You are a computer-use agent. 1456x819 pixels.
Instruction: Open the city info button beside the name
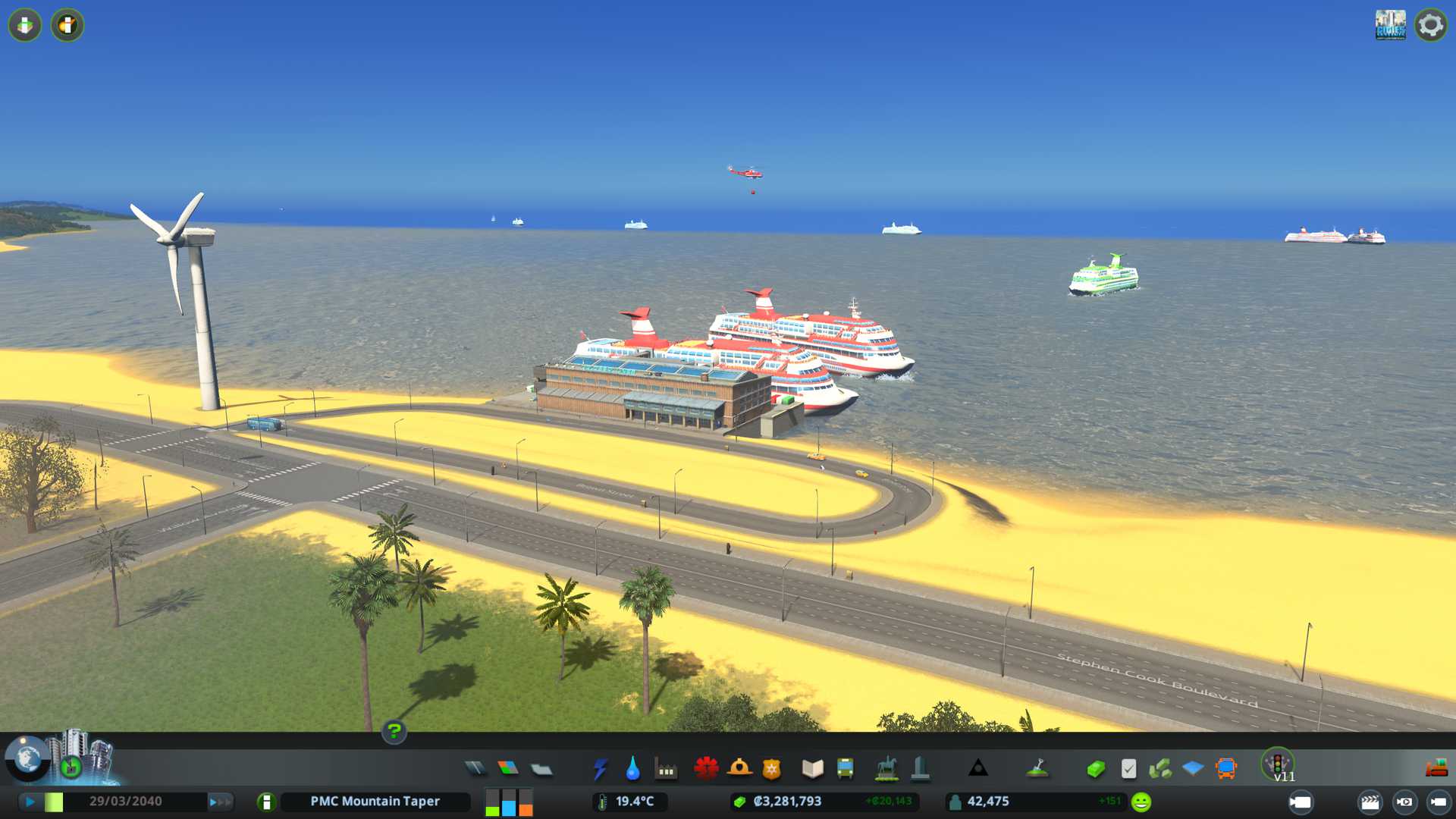click(x=266, y=802)
